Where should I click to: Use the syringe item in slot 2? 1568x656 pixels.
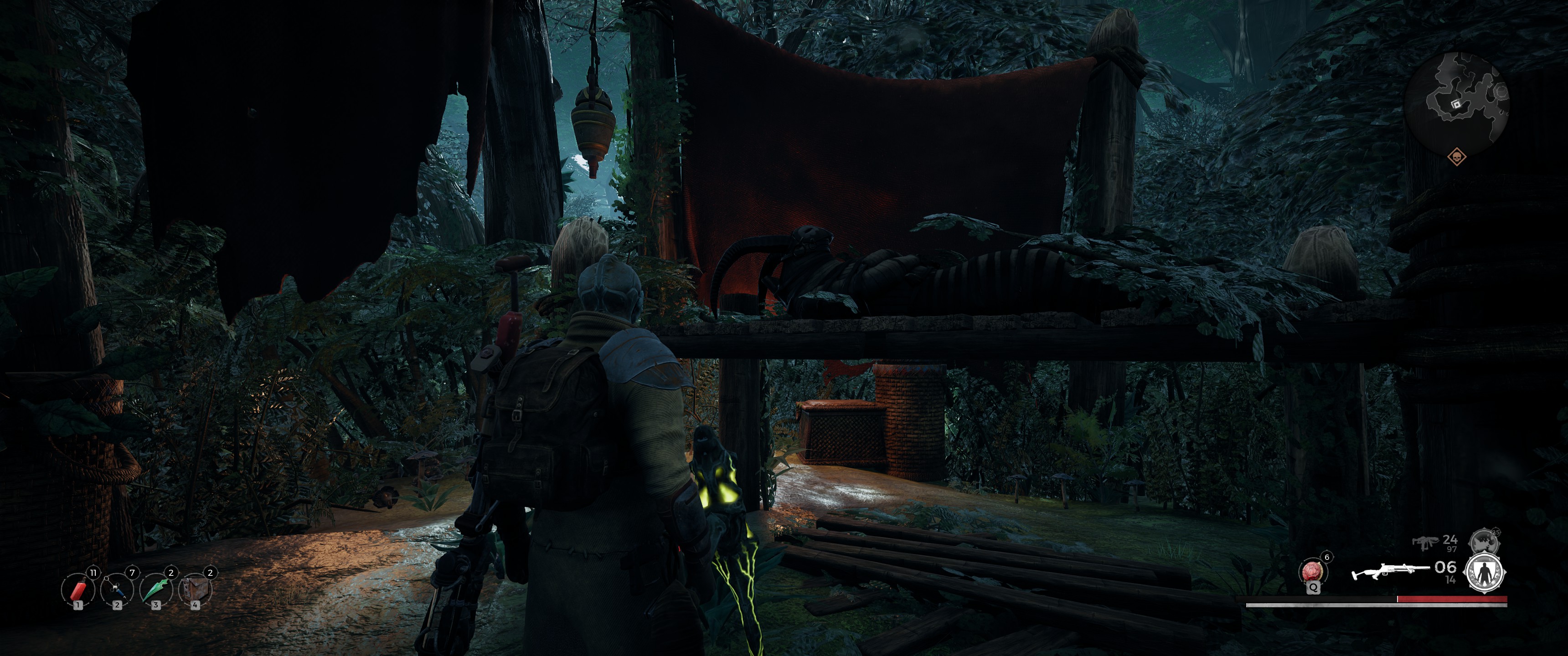coord(118,589)
